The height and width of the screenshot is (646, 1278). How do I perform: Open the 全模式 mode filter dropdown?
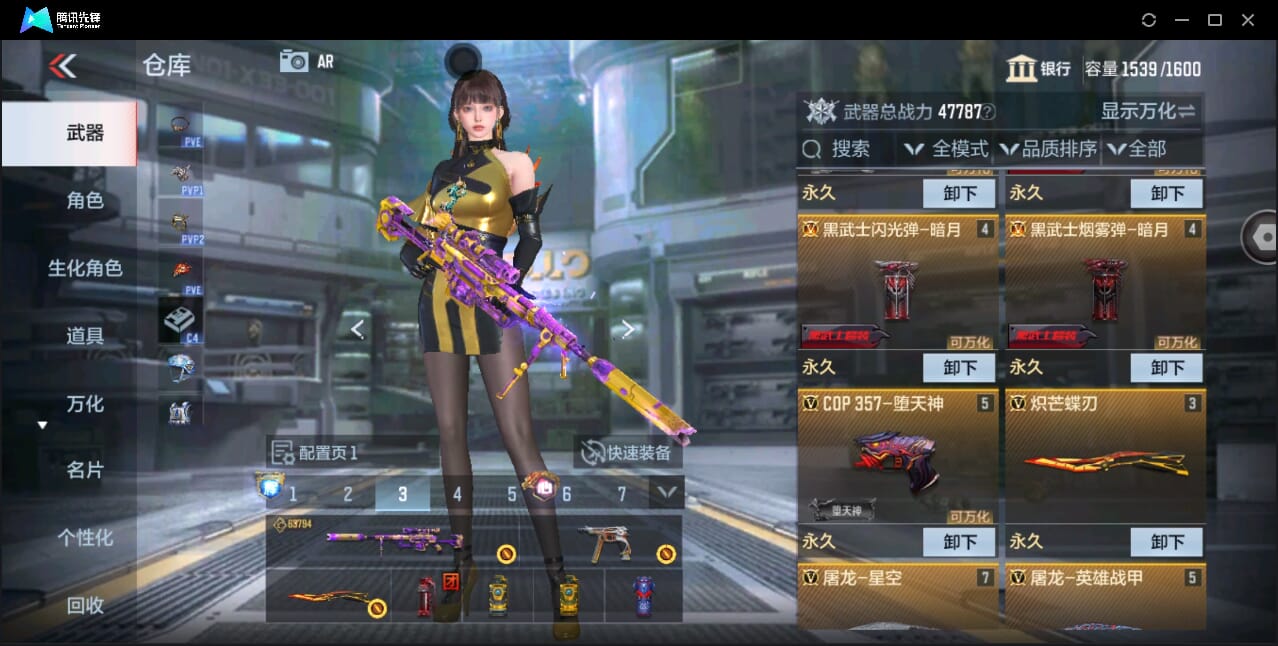pos(947,149)
